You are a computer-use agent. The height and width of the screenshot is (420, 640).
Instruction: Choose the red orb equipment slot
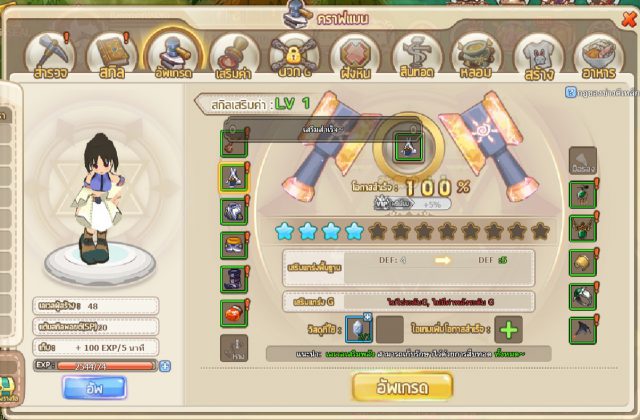coord(233,312)
